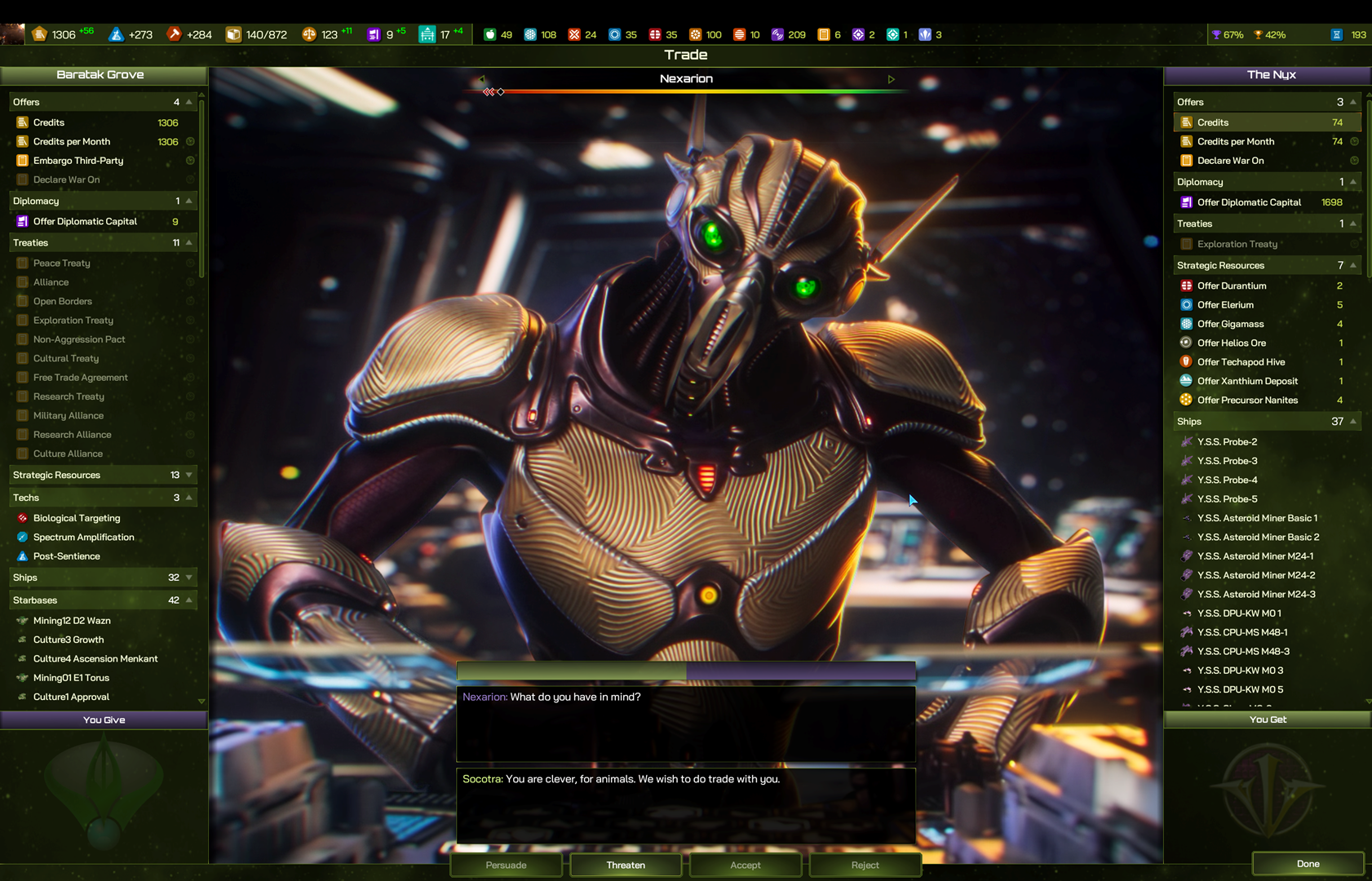1372x881 pixels.
Task: Ask for Offer Precursor Nanites
Action: coord(1247,400)
